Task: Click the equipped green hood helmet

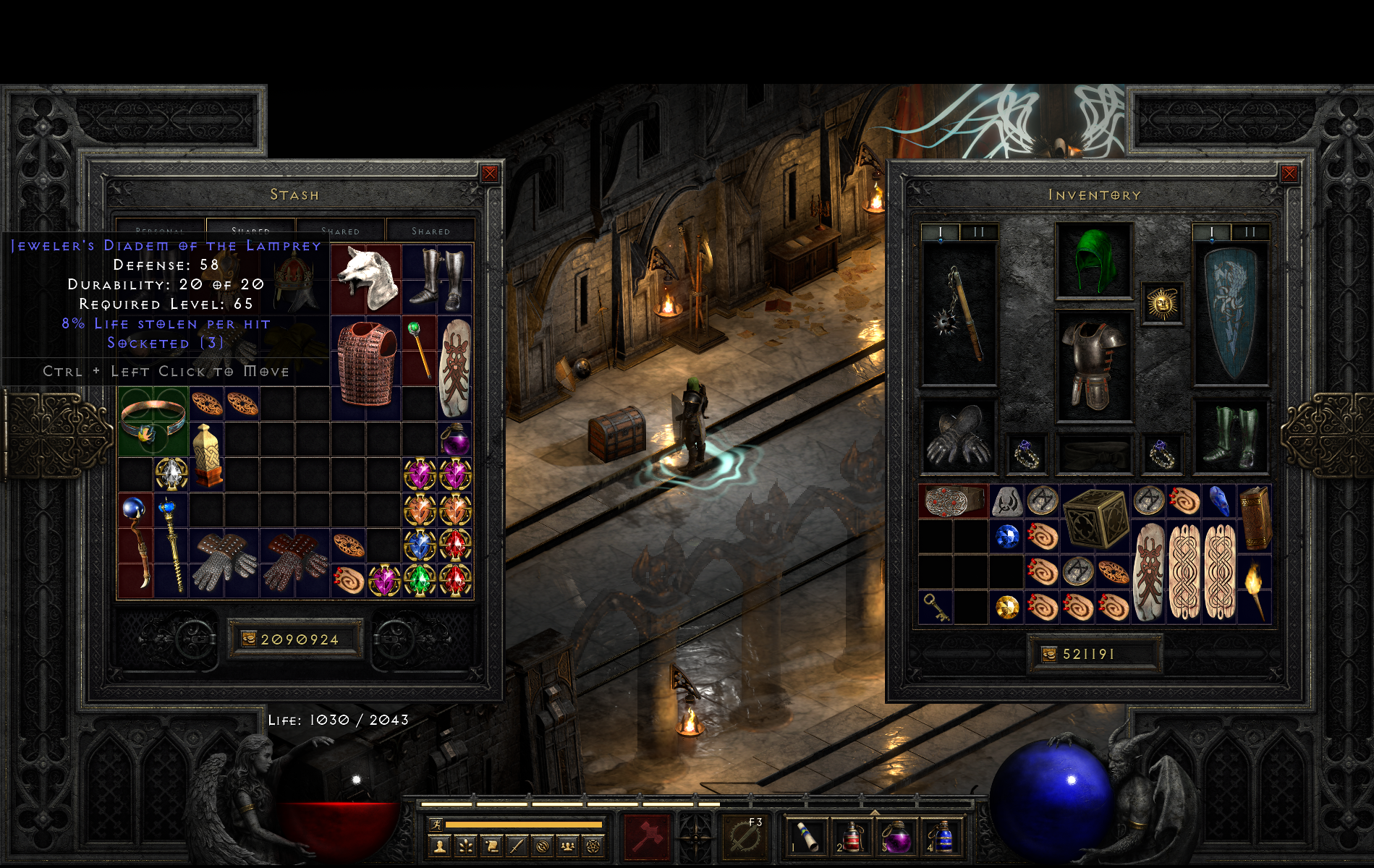Action: coord(1094,260)
